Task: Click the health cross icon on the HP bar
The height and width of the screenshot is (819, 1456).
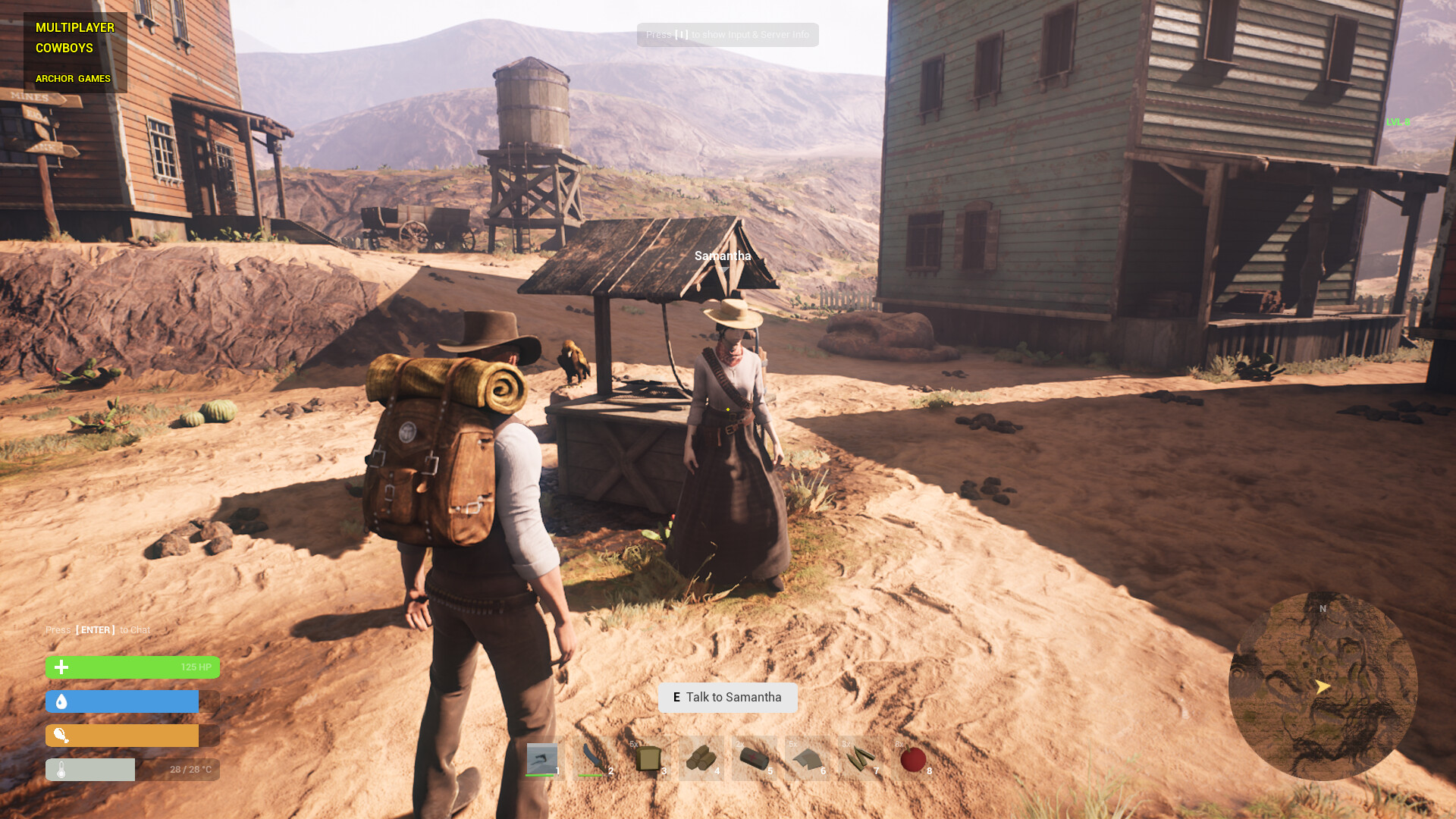Action: click(60, 667)
